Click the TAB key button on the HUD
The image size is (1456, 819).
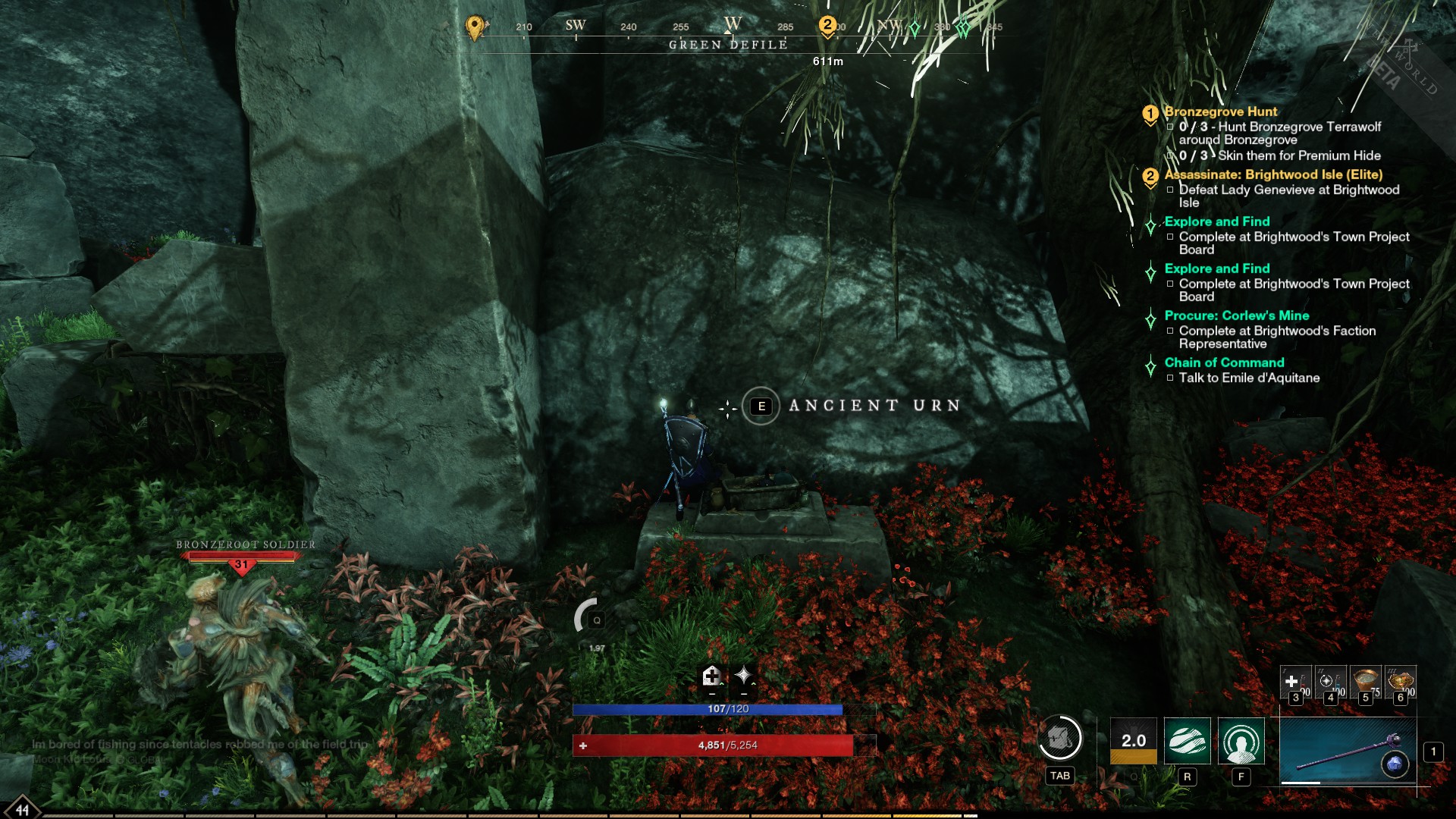(x=1060, y=775)
